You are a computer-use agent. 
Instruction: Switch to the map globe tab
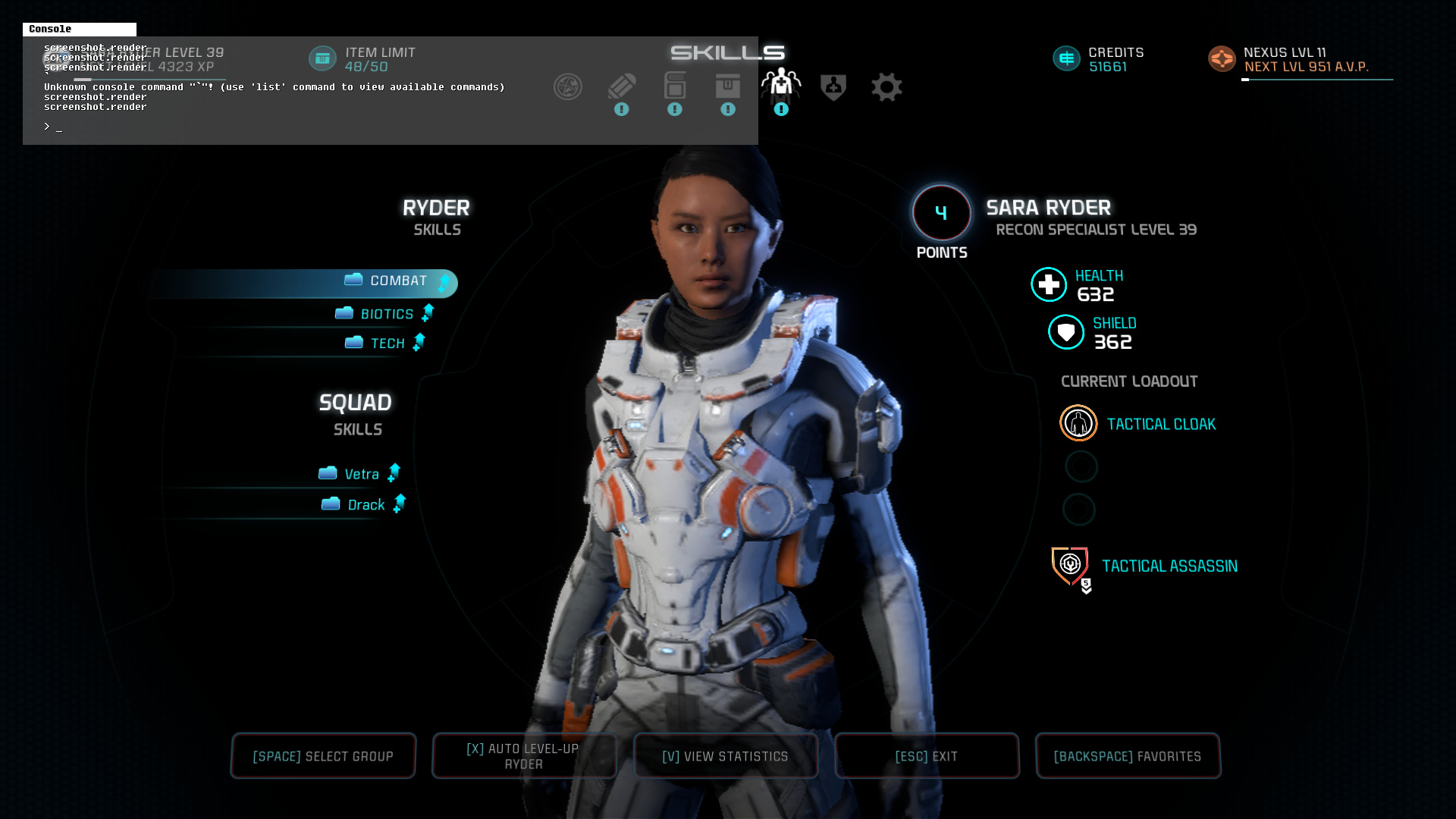(x=568, y=87)
